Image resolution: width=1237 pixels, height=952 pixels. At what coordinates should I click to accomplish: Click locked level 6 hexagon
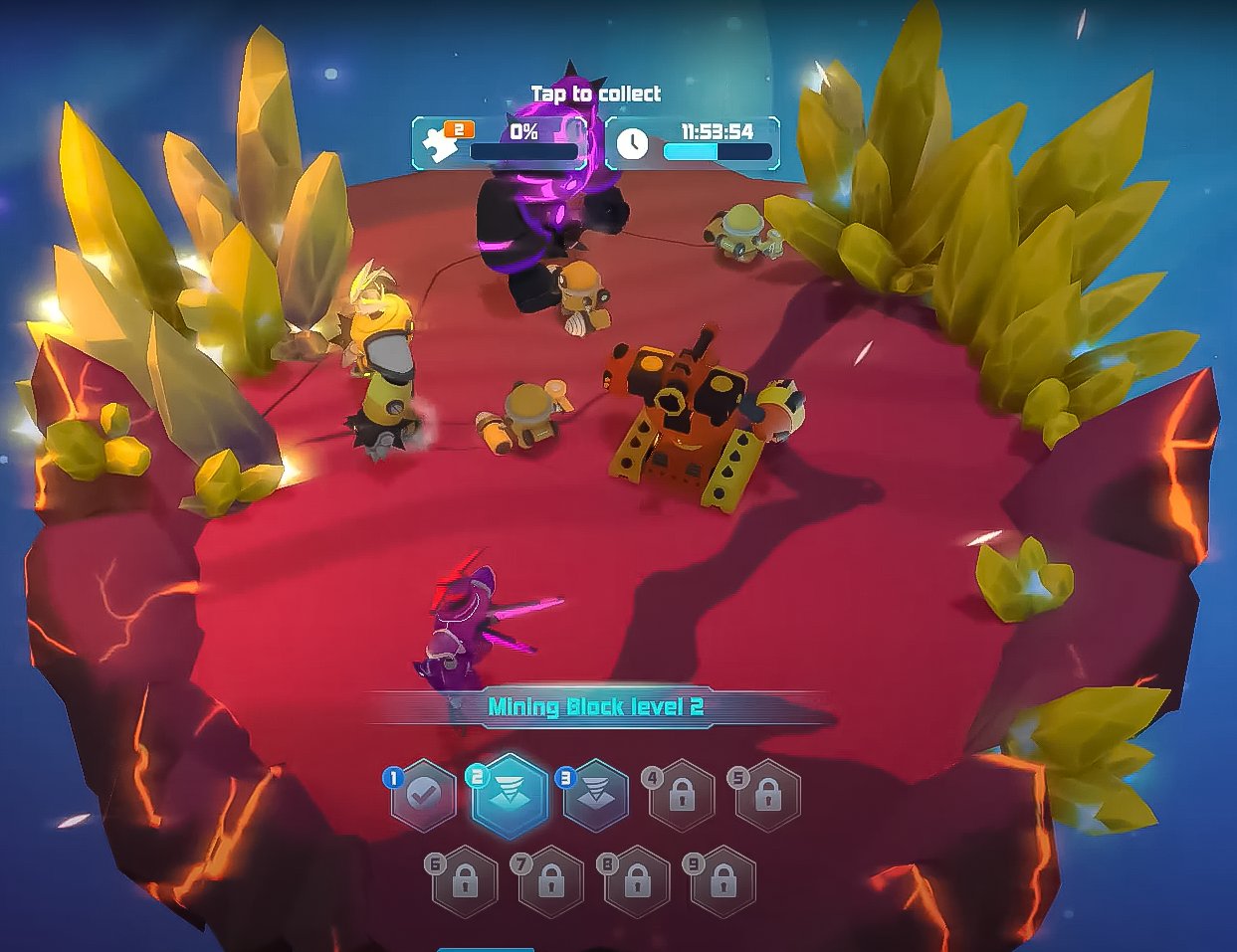(465, 881)
